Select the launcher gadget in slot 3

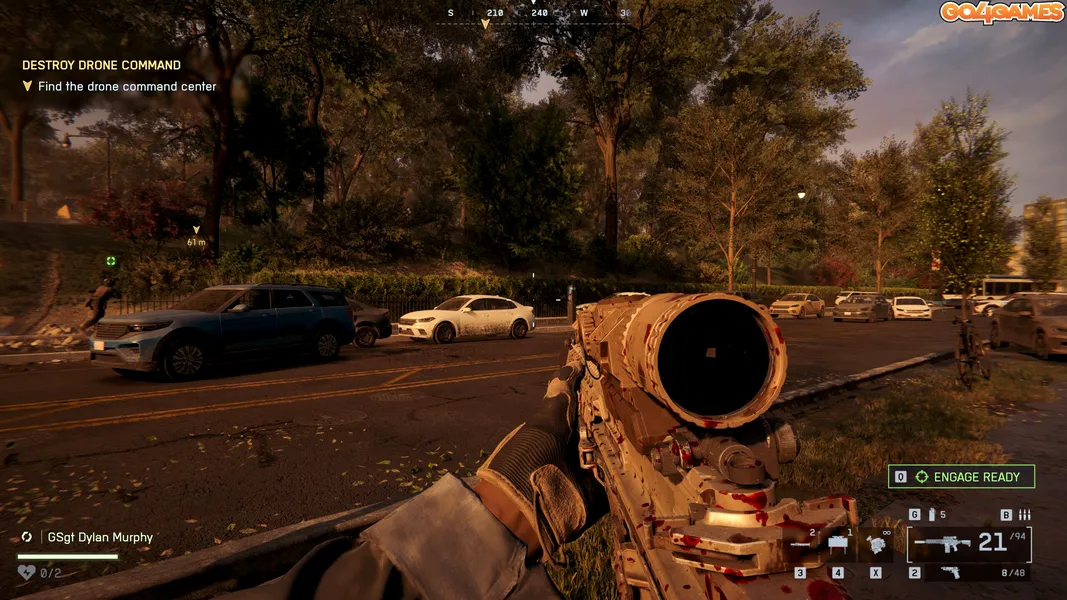pos(803,545)
